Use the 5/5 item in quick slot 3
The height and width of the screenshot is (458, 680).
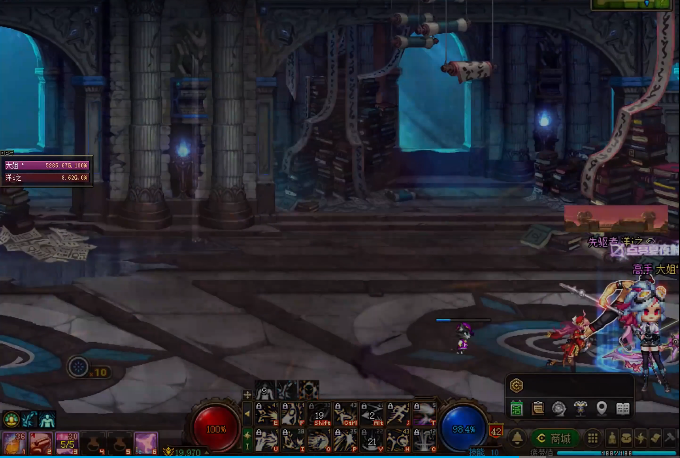67,442
